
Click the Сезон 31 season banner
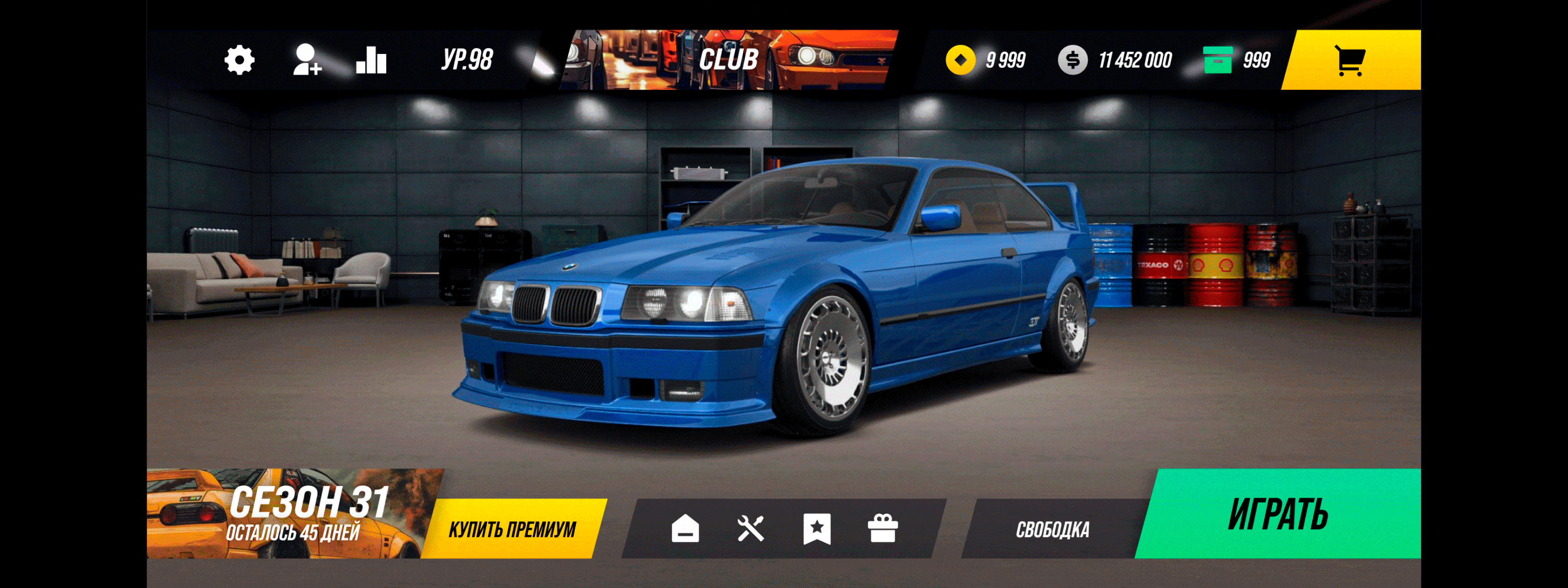(x=292, y=513)
